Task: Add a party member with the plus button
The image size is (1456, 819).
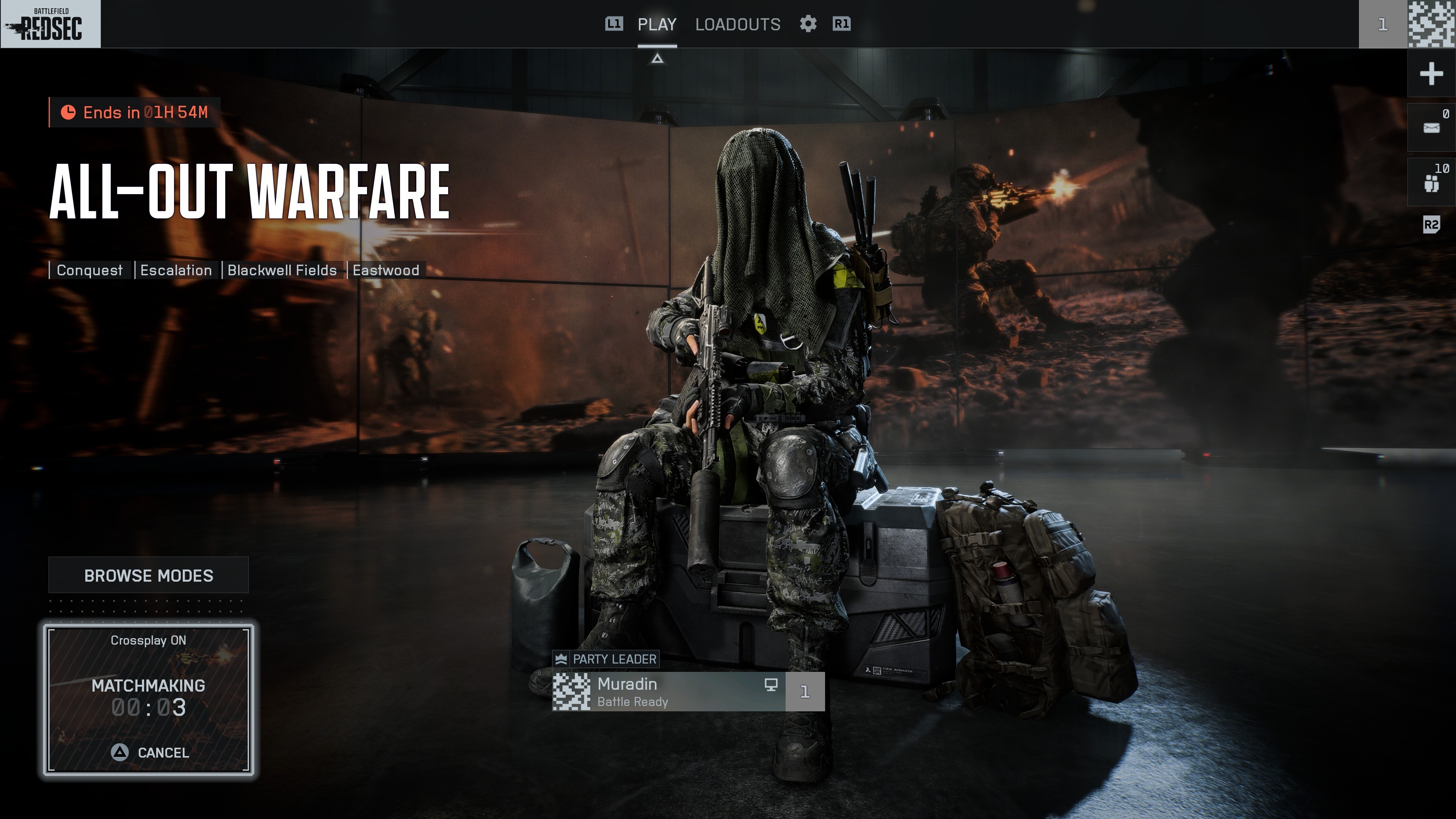Action: pyautogui.click(x=1431, y=74)
